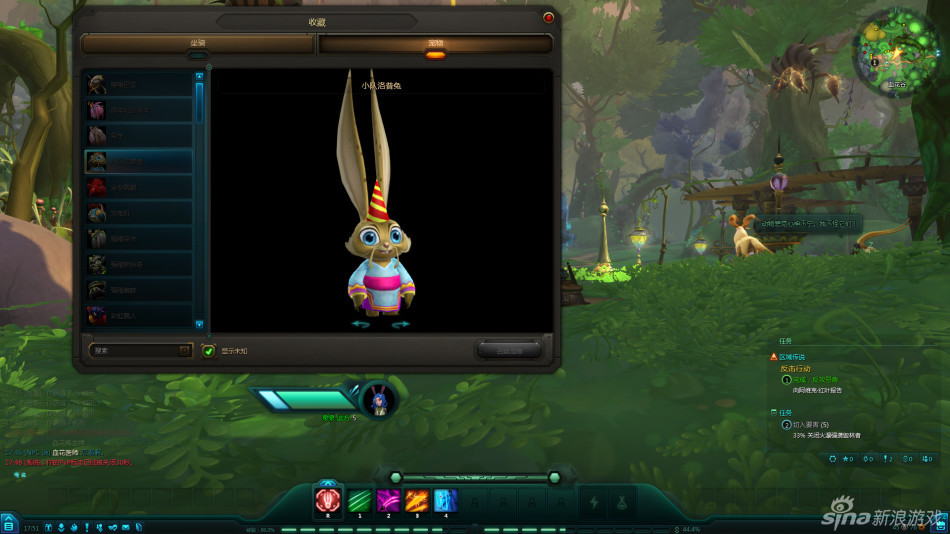Screen dimensions: 950x534
Task: Activate the orange flame strike ability
Action: coord(416,499)
